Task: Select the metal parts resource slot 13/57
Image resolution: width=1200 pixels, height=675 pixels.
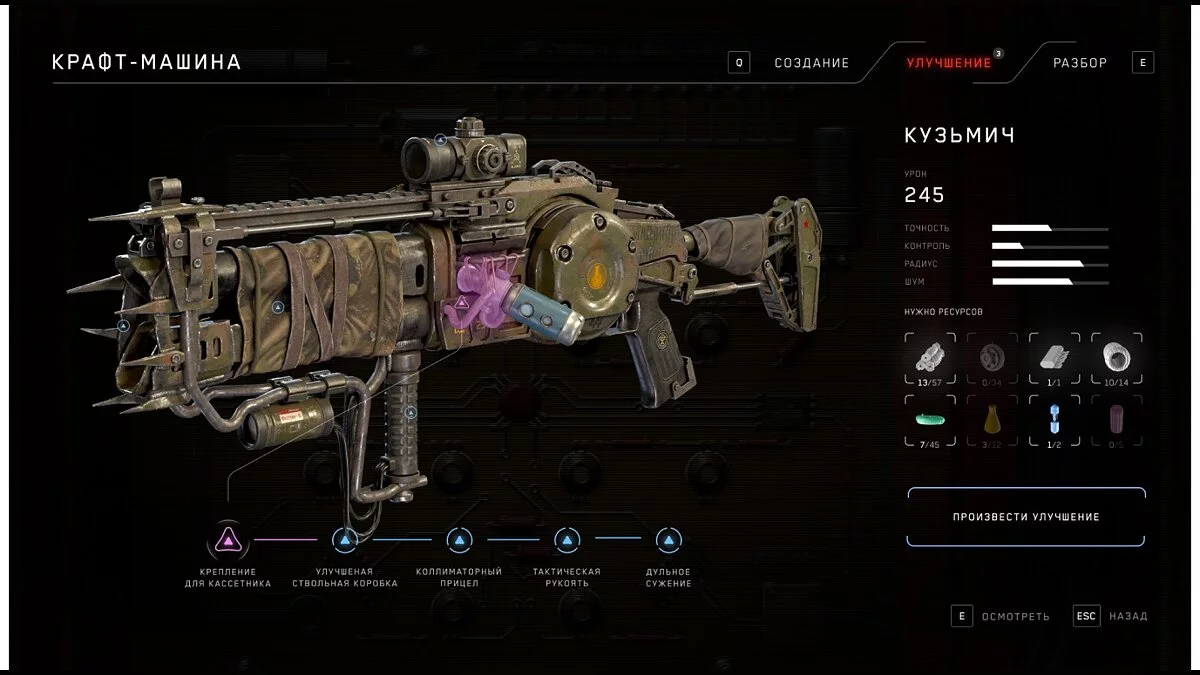Action: coord(931,358)
